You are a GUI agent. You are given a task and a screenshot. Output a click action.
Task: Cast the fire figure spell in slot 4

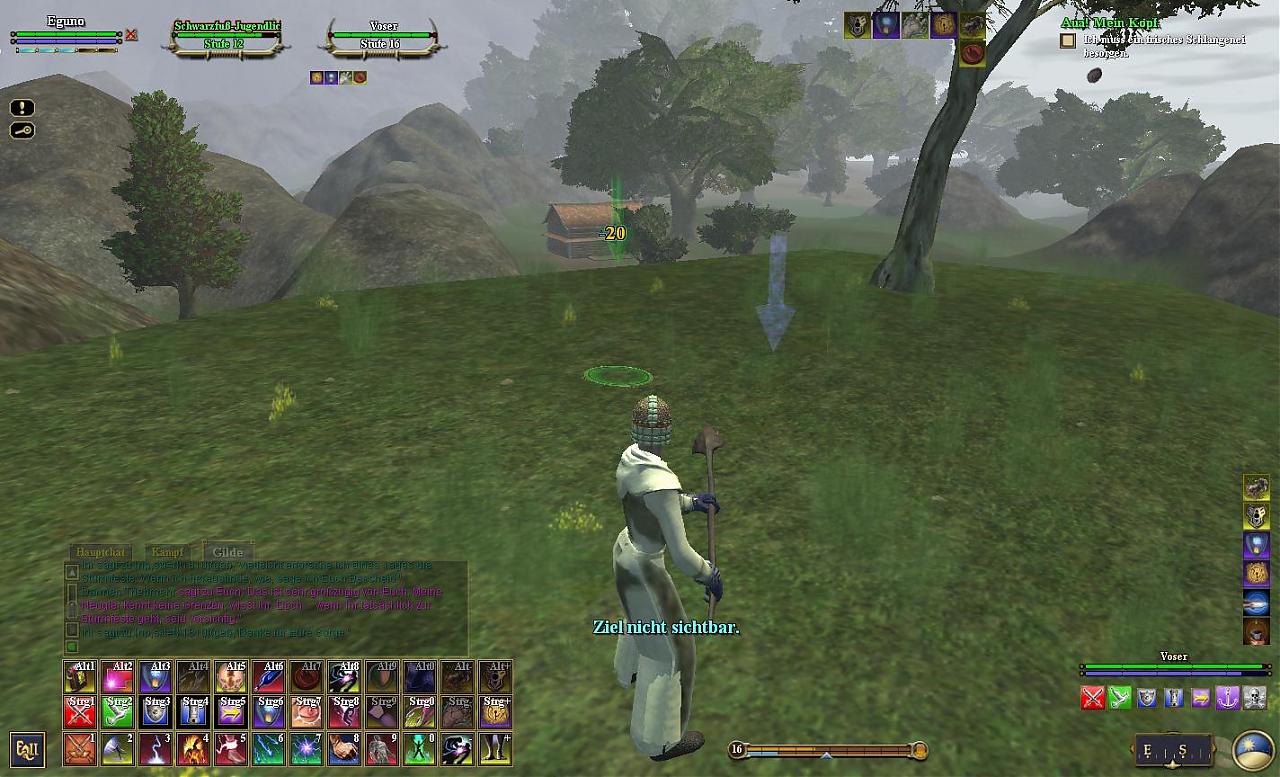point(193,749)
